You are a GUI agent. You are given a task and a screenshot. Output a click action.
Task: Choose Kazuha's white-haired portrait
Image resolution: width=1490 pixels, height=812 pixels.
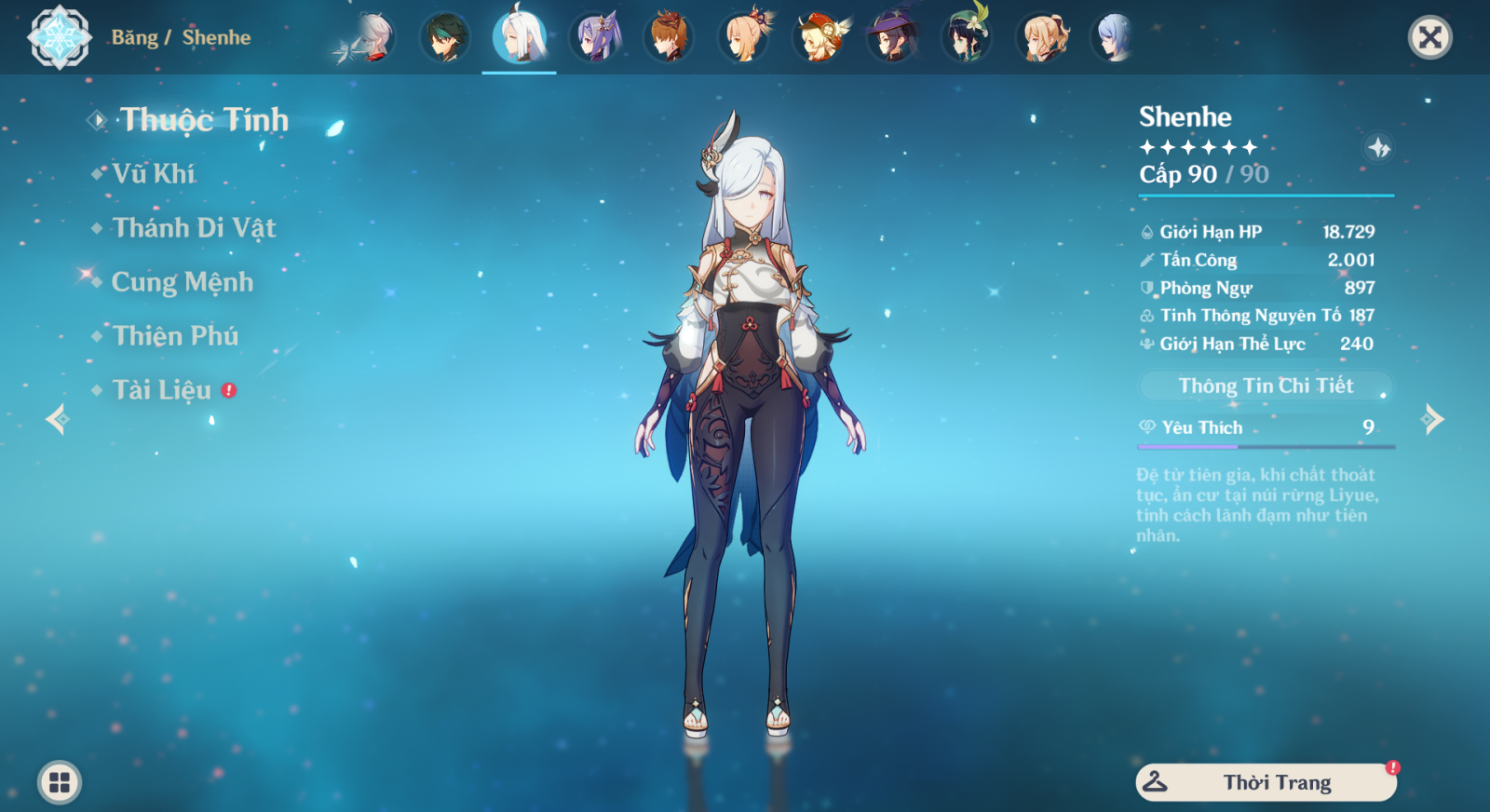[x=371, y=38]
